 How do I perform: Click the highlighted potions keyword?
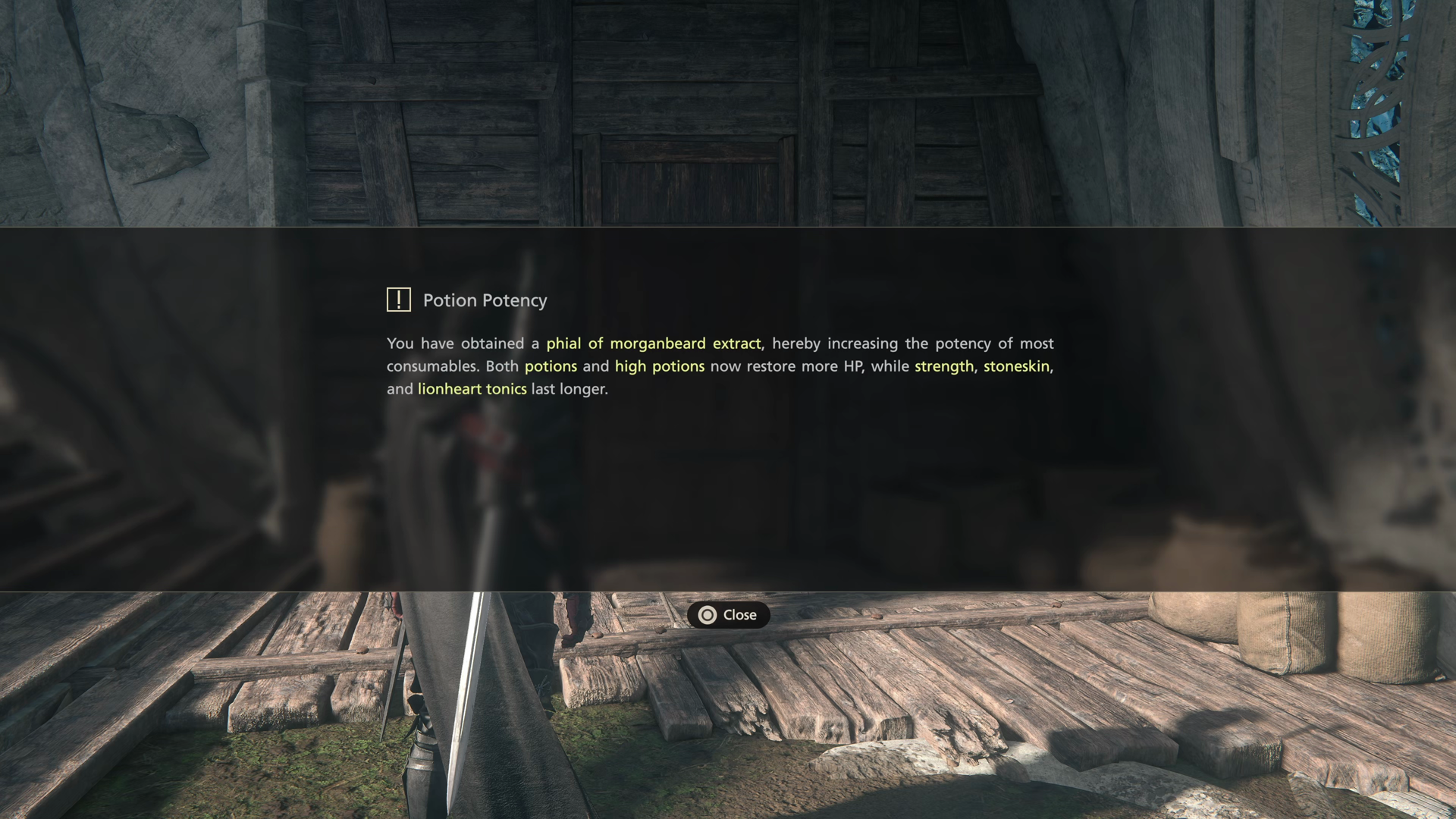pyautogui.click(x=551, y=366)
